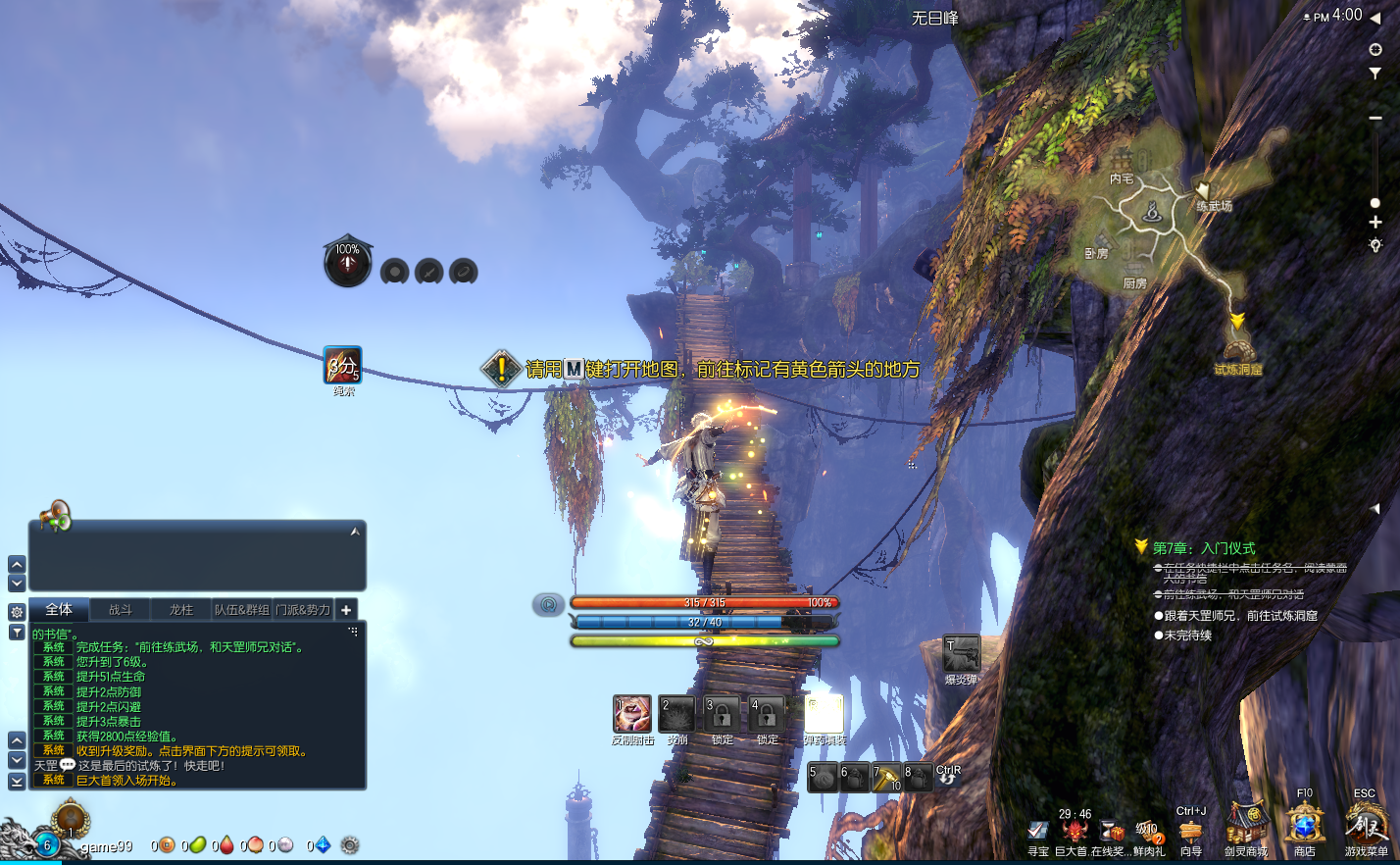Activate the 反制射击 skill in slot 1

(x=631, y=714)
